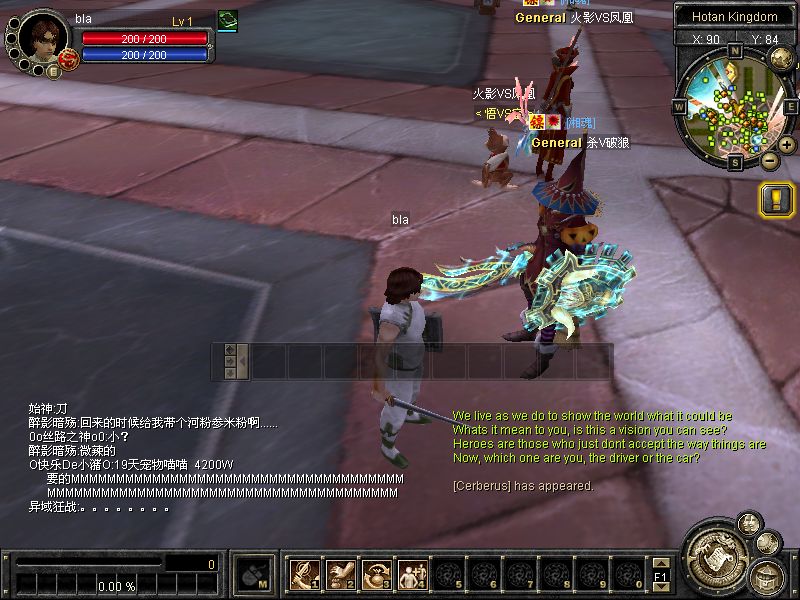Image resolution: width=800 pixels, height=600 pixels.
Task: Click the chat scroll control on slot bar
Action: [x=230, y=361]
